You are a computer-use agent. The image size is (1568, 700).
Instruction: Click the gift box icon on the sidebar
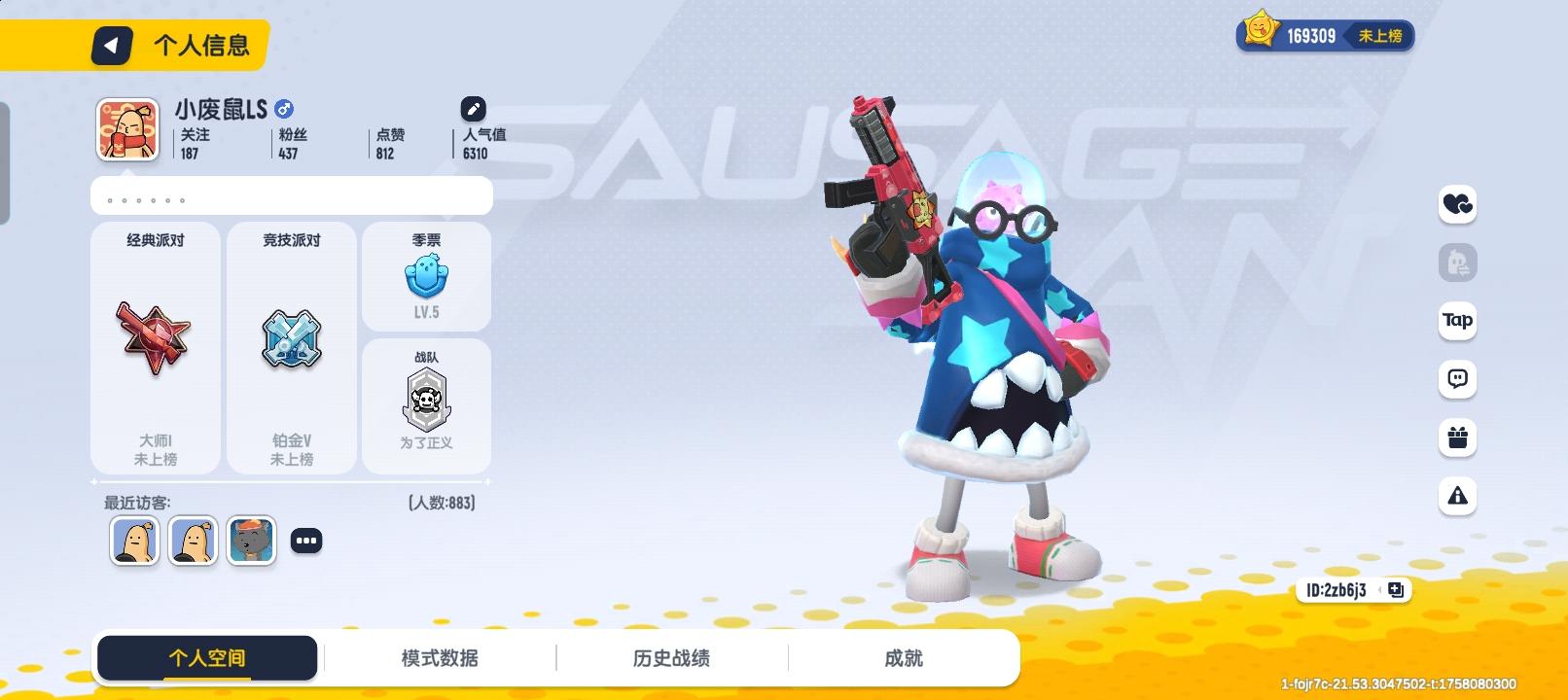pos(1456,438)
